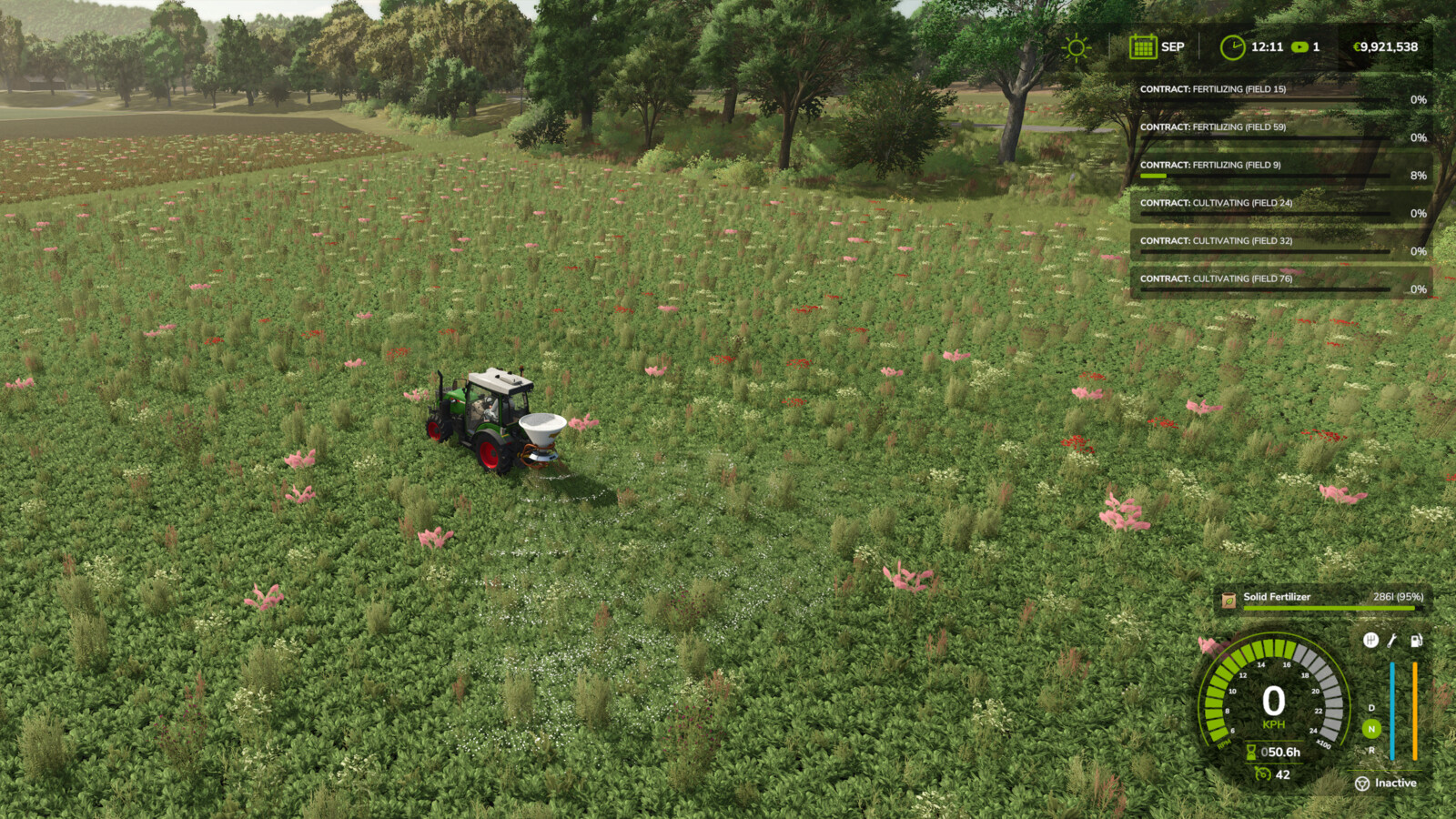Image resolution: width=1456 pixels, height=819 pixels.
Task: Click the hourglass operating hours icon
Action: tap(1251, 752)
